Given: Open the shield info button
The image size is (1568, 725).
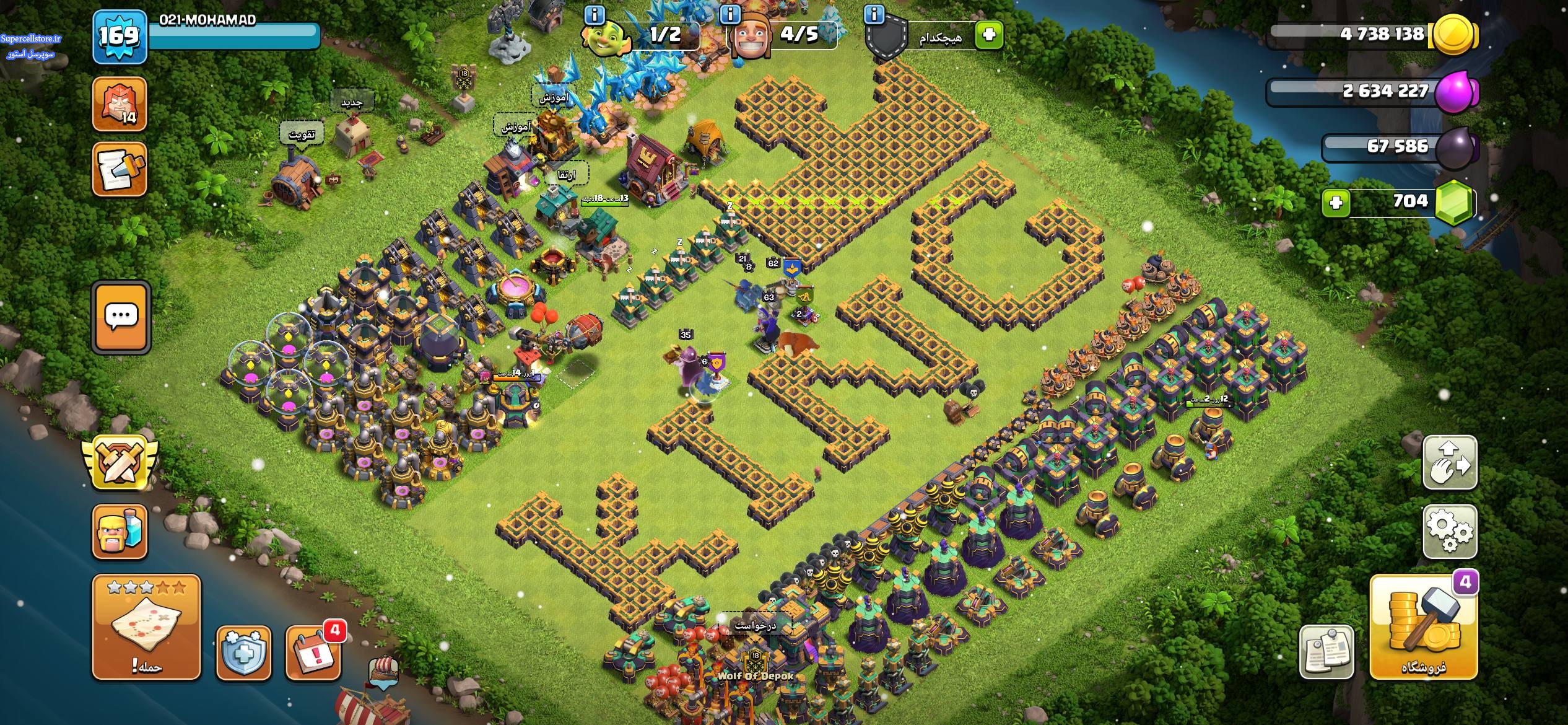Looking at the screenshot, I should (874, 14).
